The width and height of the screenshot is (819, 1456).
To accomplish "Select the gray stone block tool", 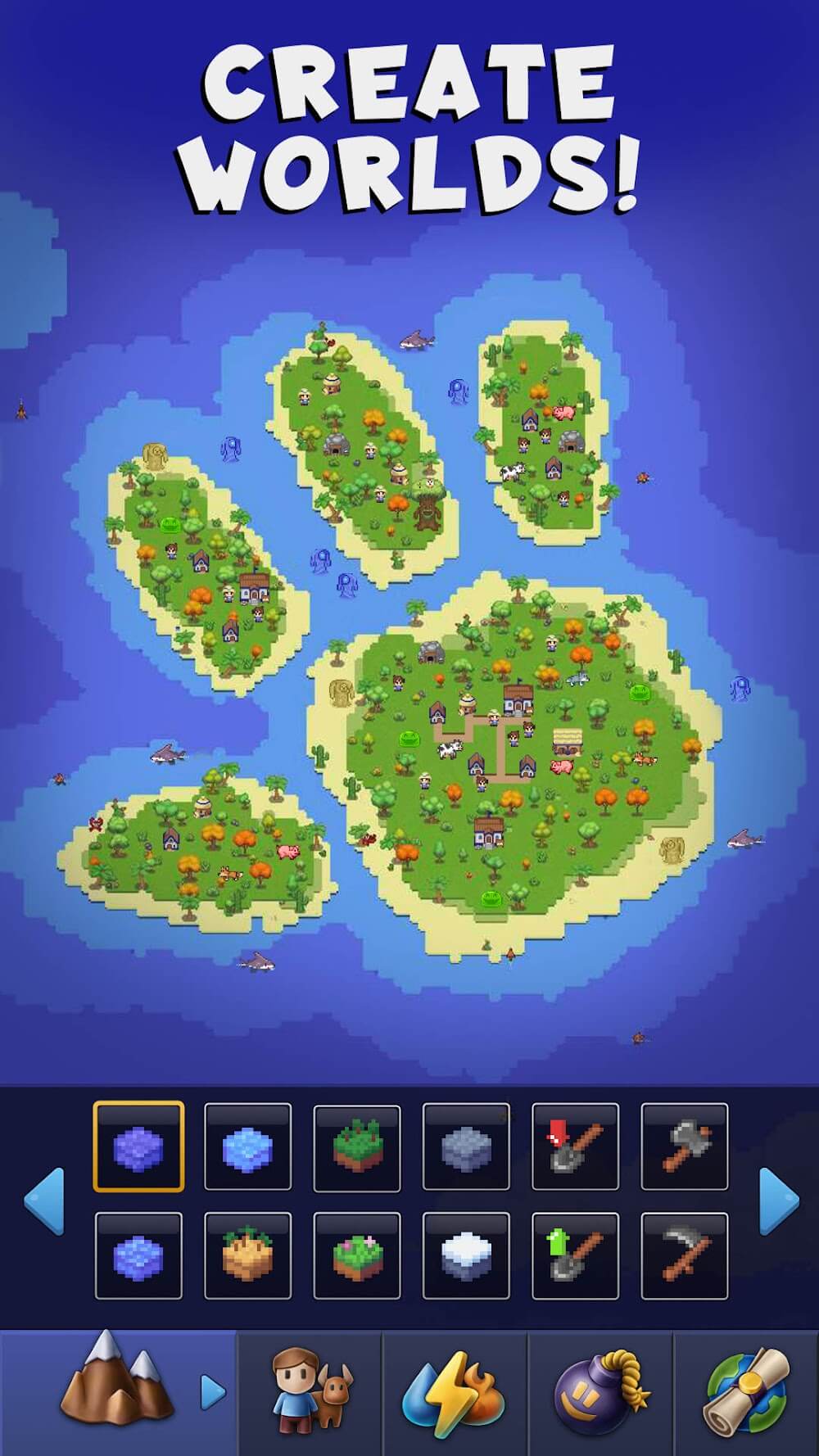I will (466, 1146).
